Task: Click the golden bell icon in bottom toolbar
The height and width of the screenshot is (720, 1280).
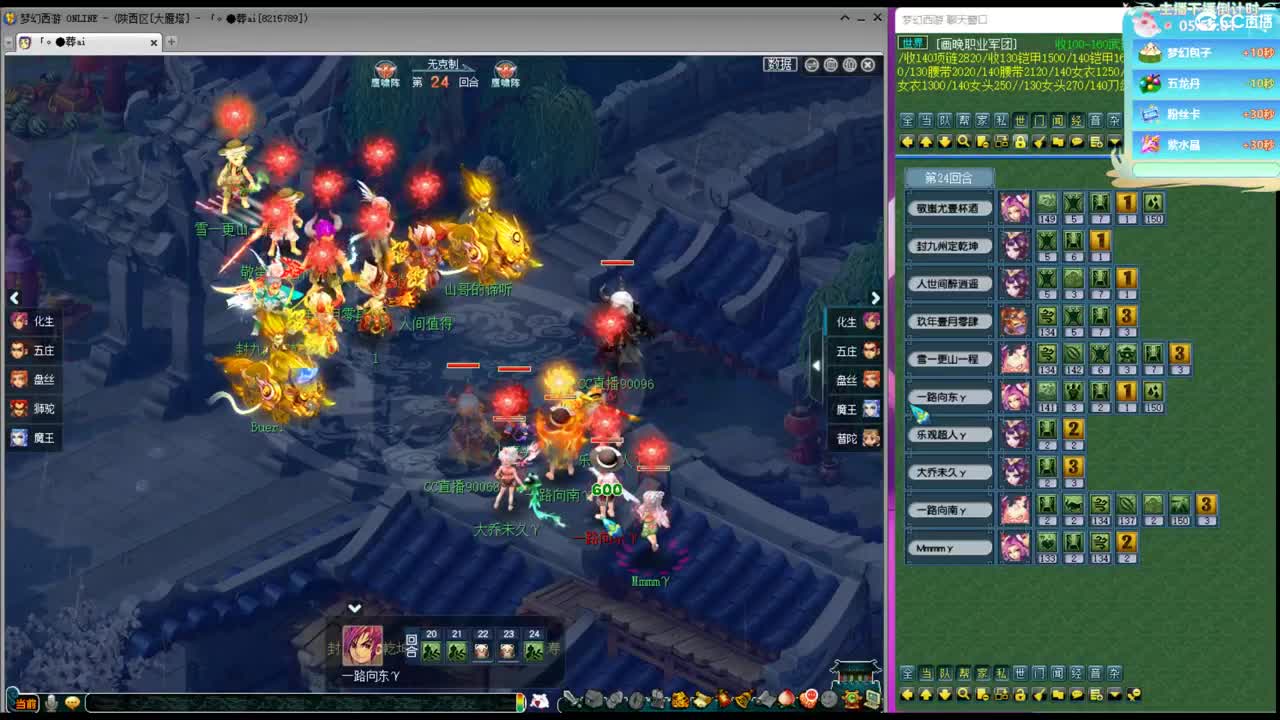Action: pos(744,701)
